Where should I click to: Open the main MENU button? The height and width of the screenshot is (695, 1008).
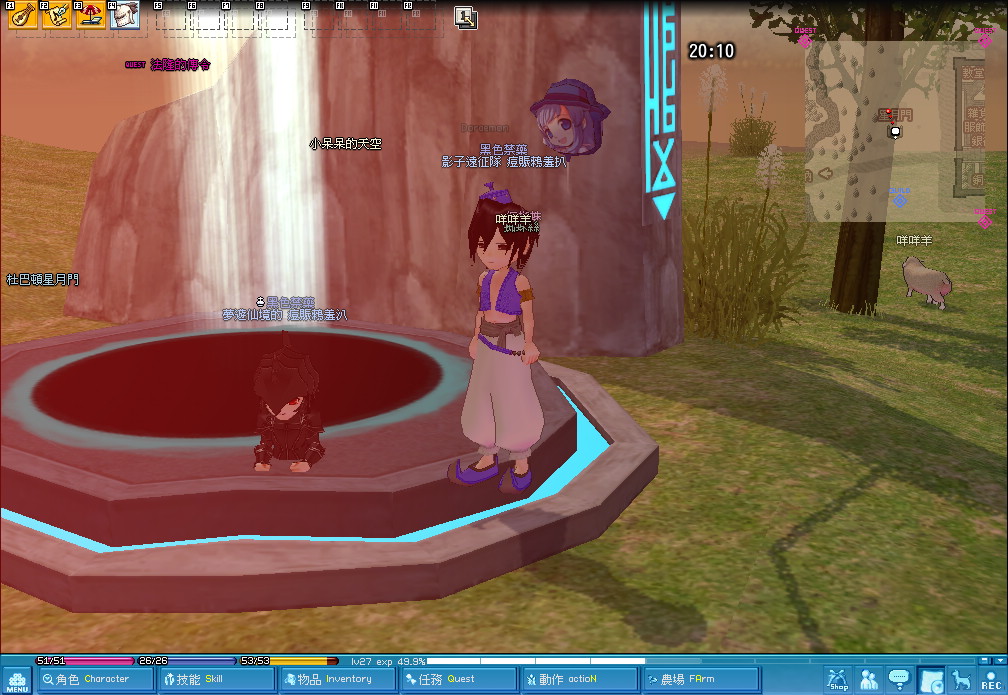17,680
